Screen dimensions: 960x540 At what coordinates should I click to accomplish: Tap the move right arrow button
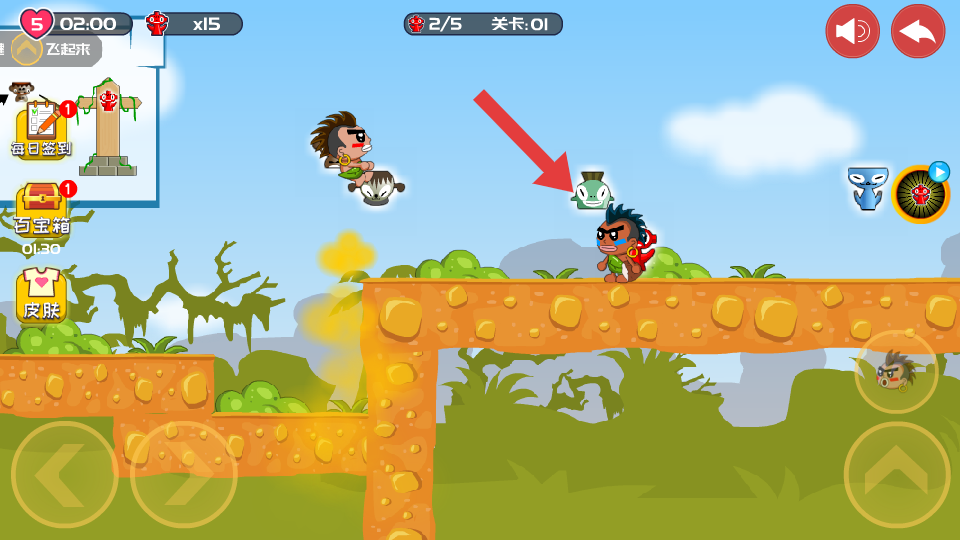pyautogui.click(x=184, y=474)
